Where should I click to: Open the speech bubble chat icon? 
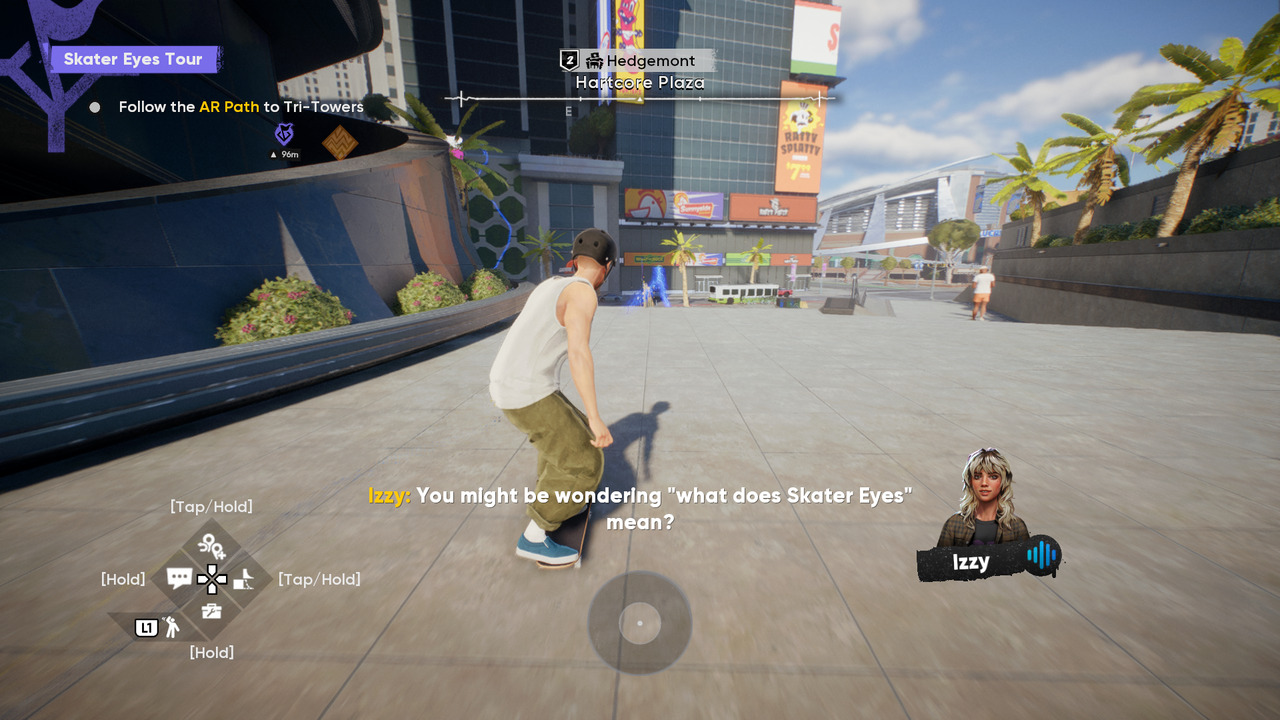click(180, 578)
